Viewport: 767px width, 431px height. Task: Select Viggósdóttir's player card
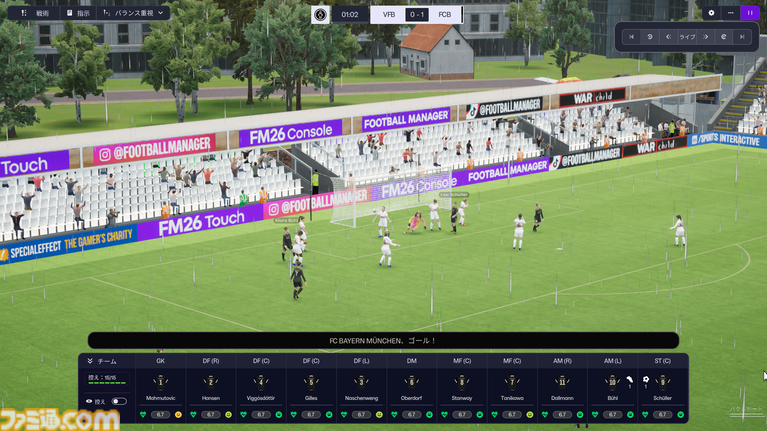(261, 388)
